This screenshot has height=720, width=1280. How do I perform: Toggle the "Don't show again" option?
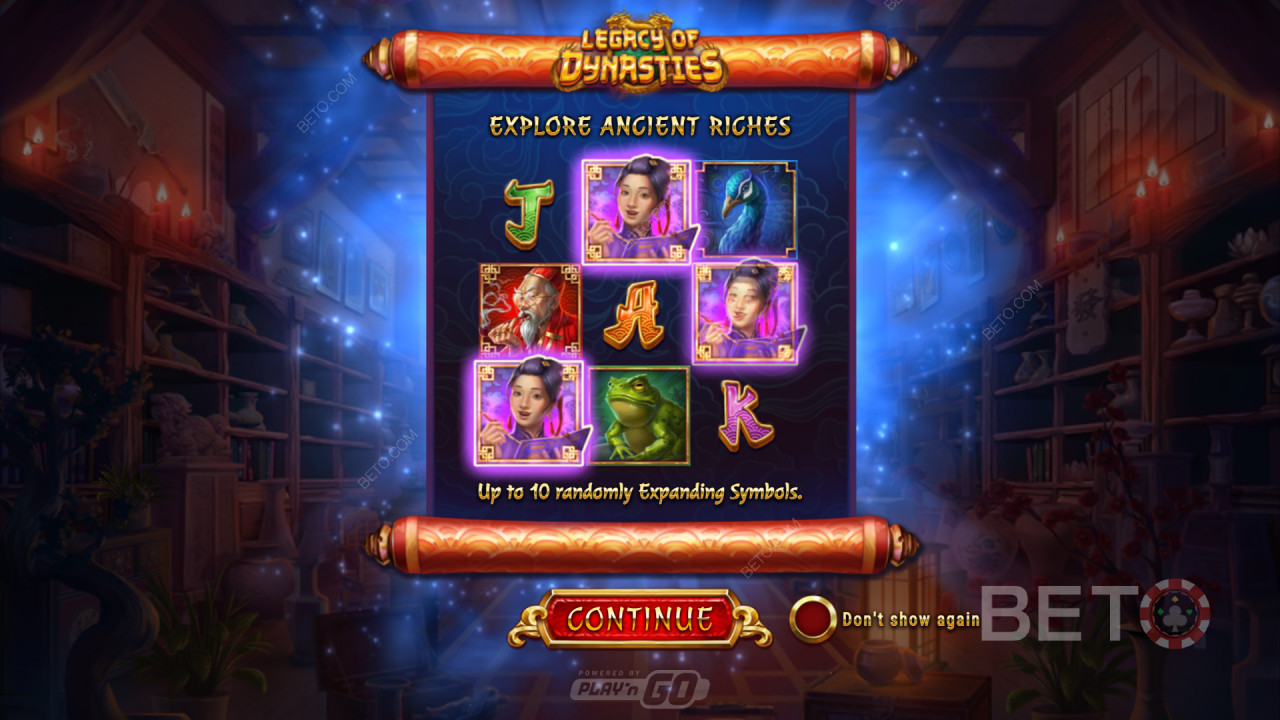coord(813,620)
